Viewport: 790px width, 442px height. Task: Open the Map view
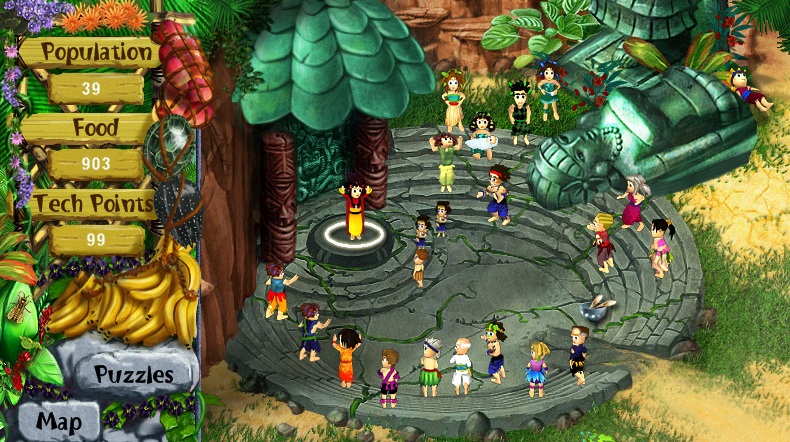[59, 422]
